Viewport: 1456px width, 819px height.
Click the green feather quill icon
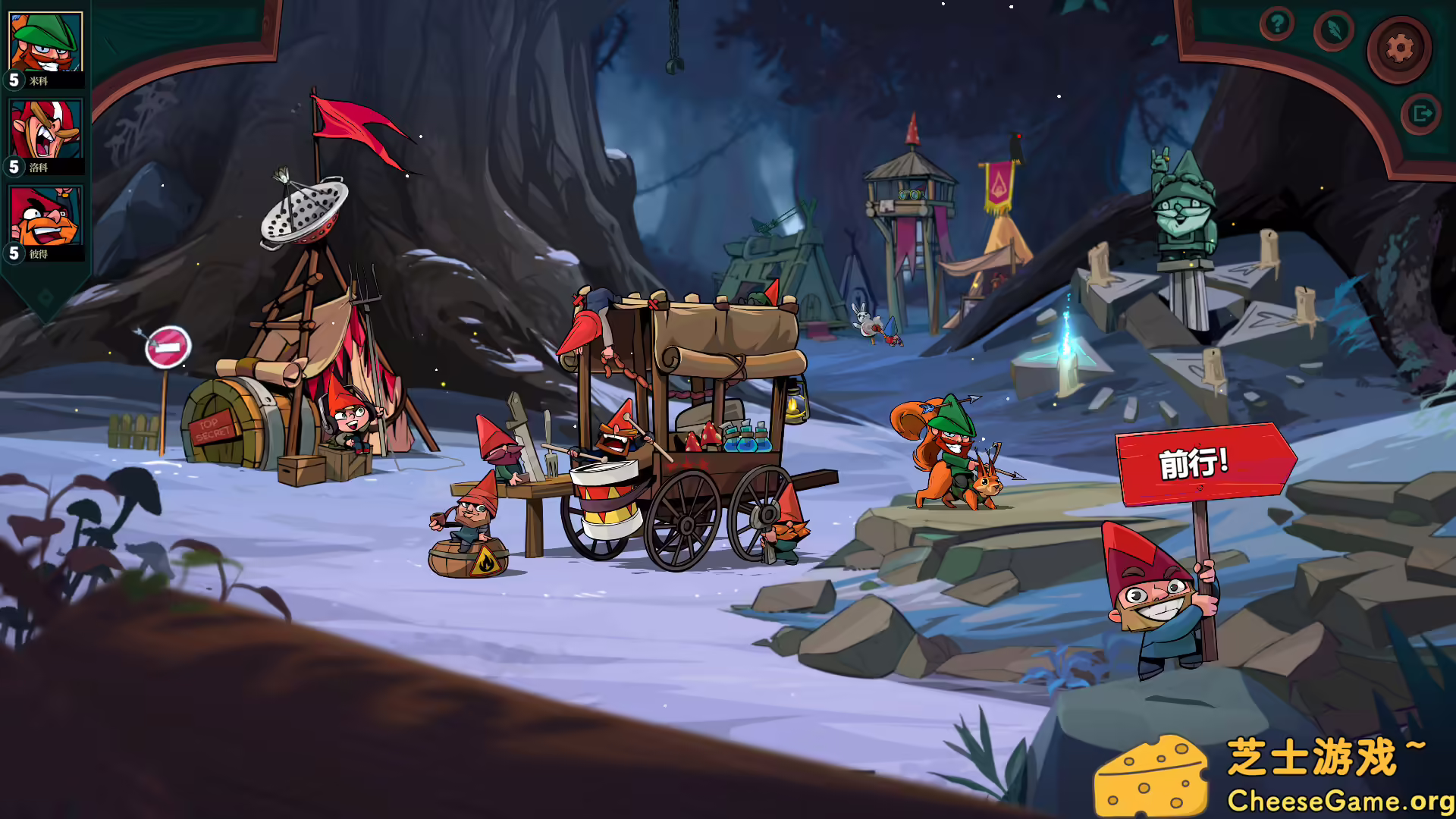(1335, 32)
